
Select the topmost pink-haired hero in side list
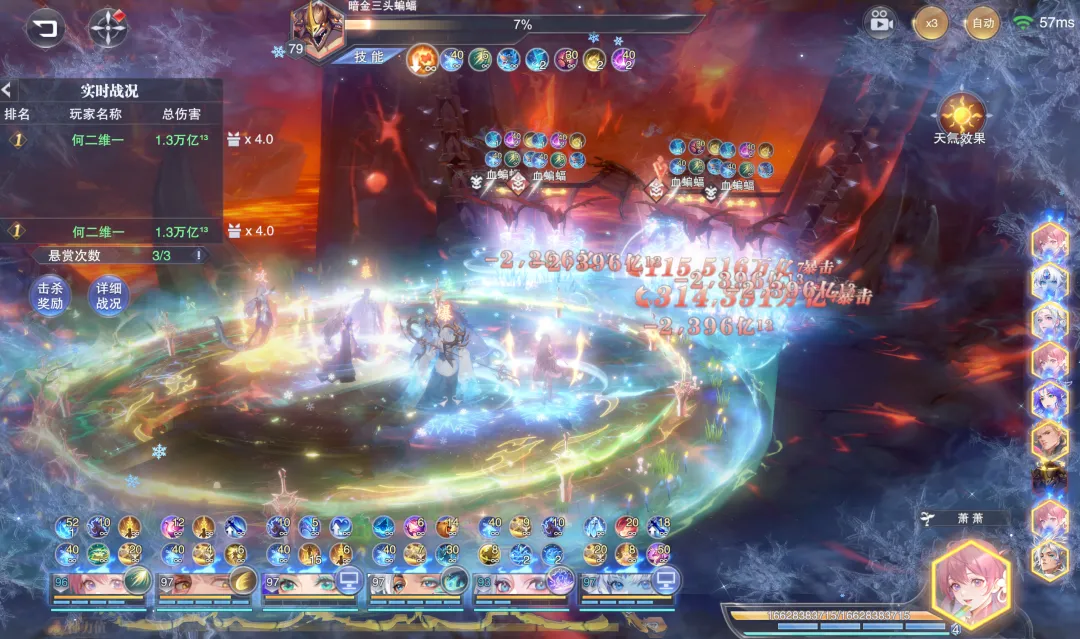1050,241
